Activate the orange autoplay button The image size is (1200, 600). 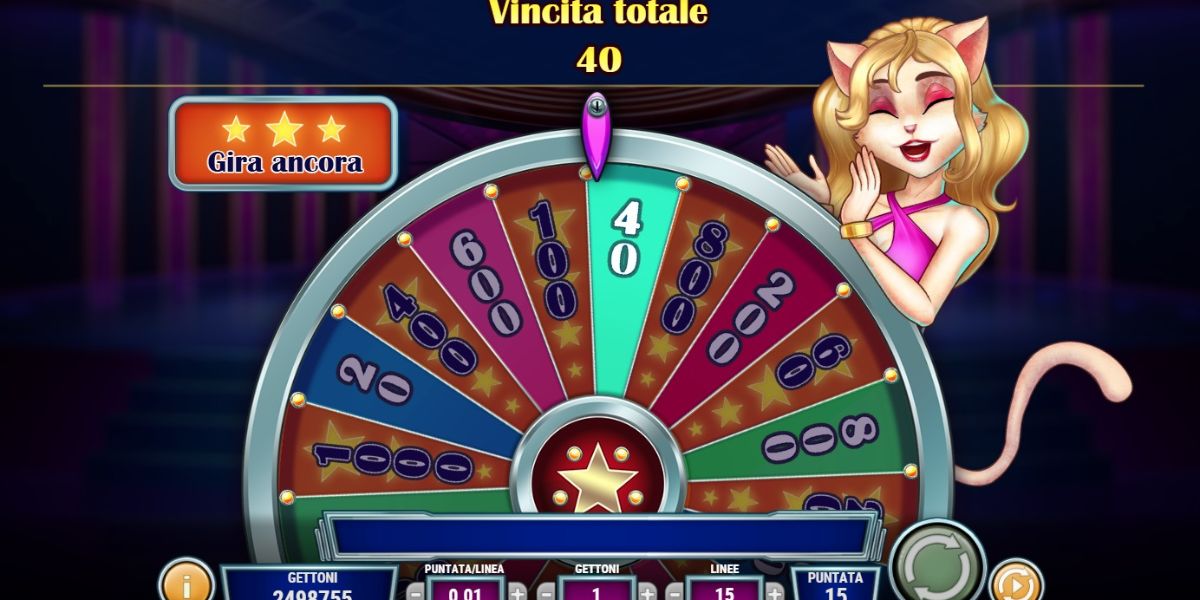pyautogui.click(x=1014, y=582)
